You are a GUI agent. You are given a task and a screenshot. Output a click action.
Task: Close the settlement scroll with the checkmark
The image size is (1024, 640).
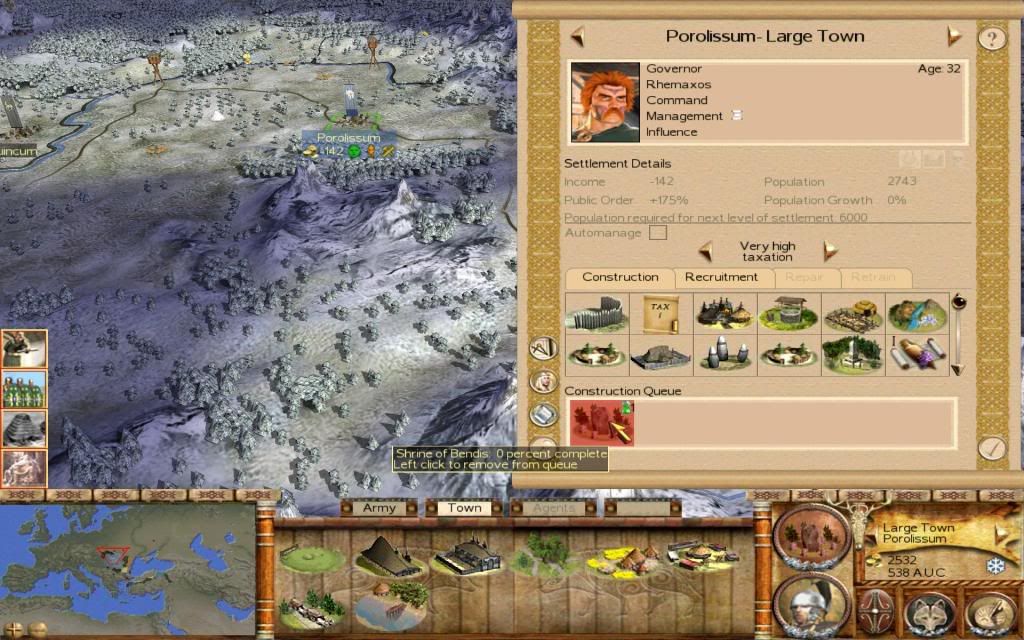tap(991, 447)
